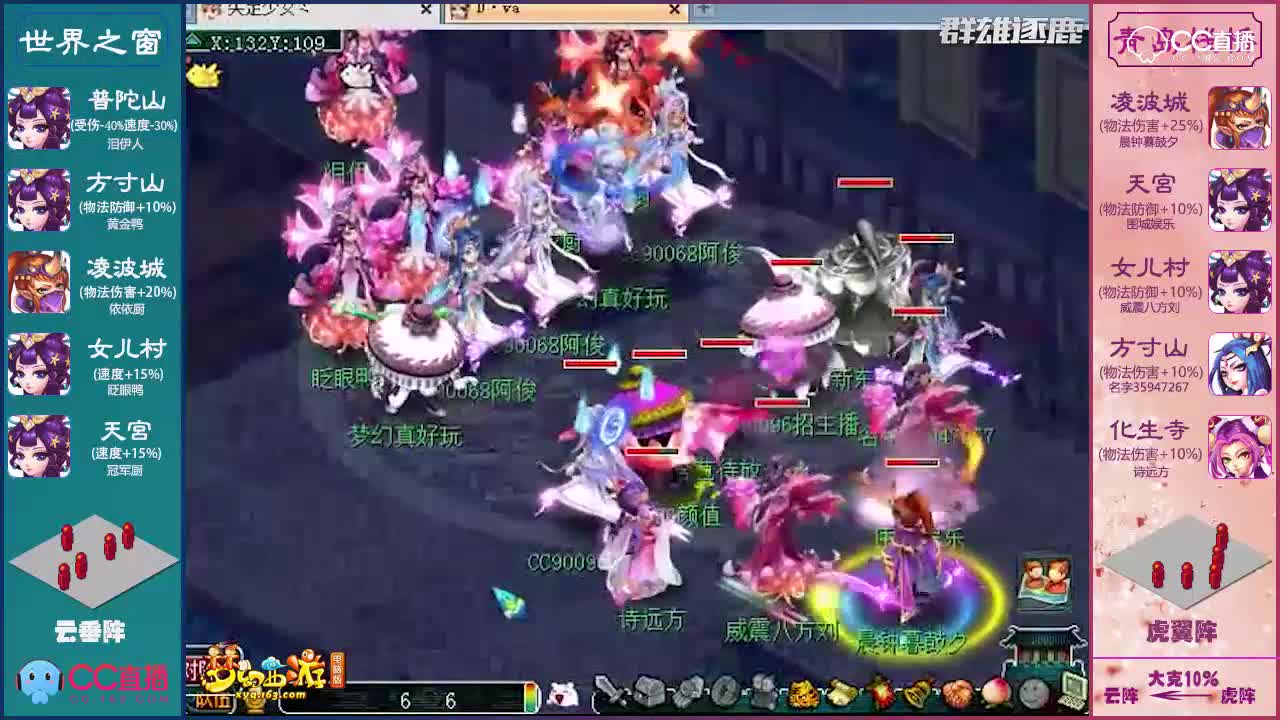Select the 普陀山 avatar in the 世界之窗 panel
The height and width of the screenshot is (720, 1280).
40,118
